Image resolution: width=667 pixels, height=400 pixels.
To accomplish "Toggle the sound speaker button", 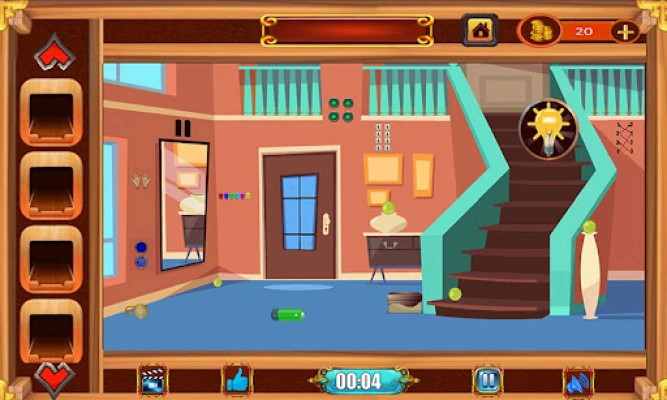I will coord(578,381).
